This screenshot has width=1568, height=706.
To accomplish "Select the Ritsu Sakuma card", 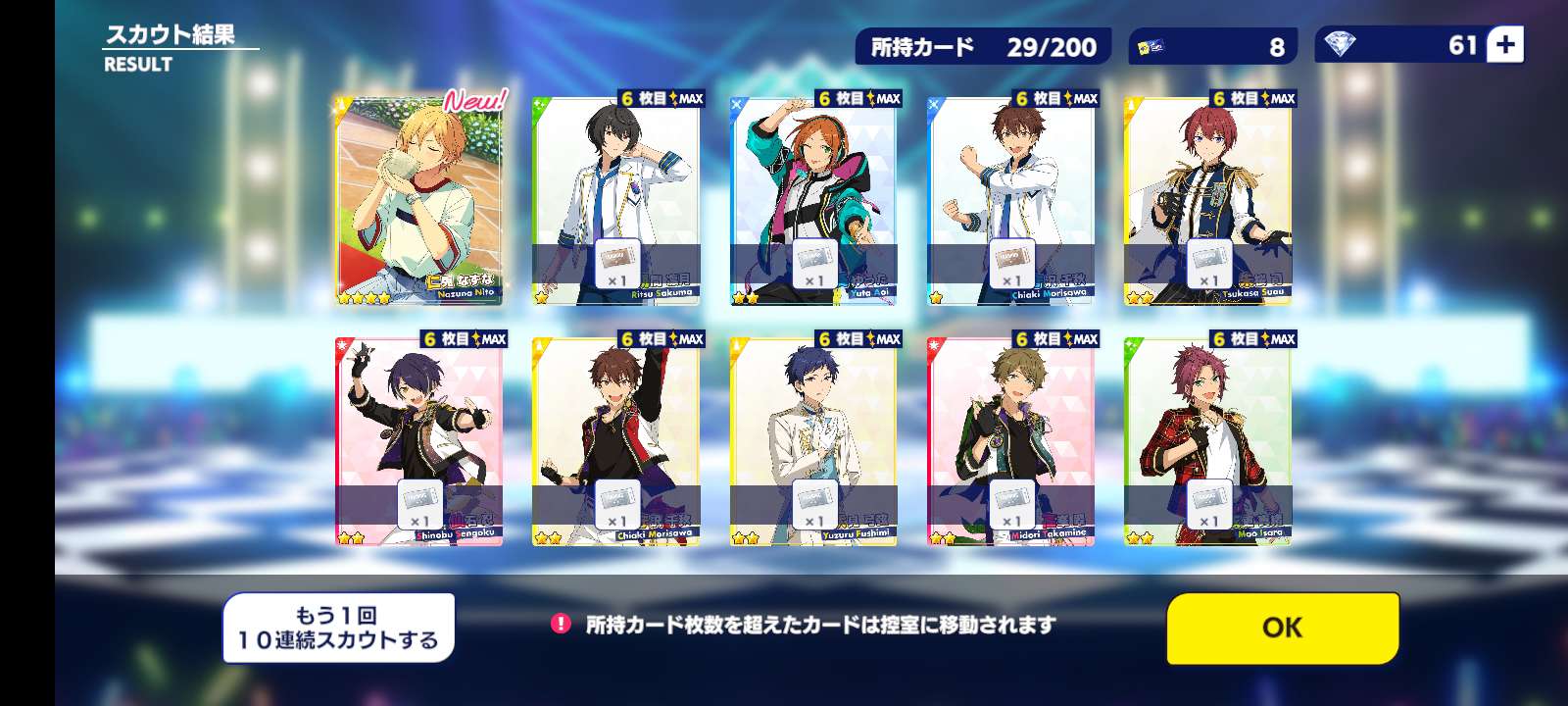I will pos(616,201).
